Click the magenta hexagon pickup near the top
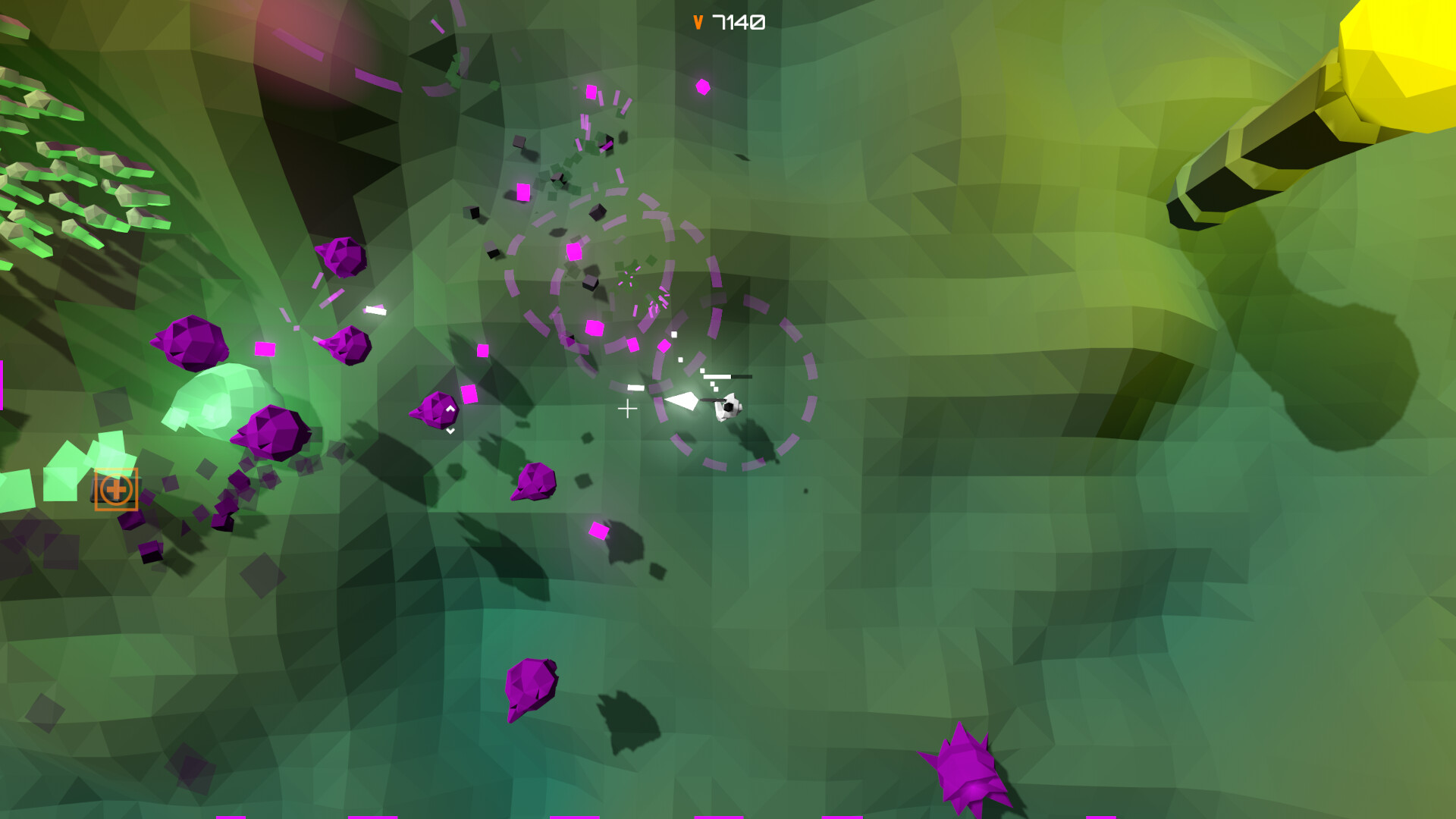The width and height of the screenshot is (1456, 819). click(x=704, y=86)
